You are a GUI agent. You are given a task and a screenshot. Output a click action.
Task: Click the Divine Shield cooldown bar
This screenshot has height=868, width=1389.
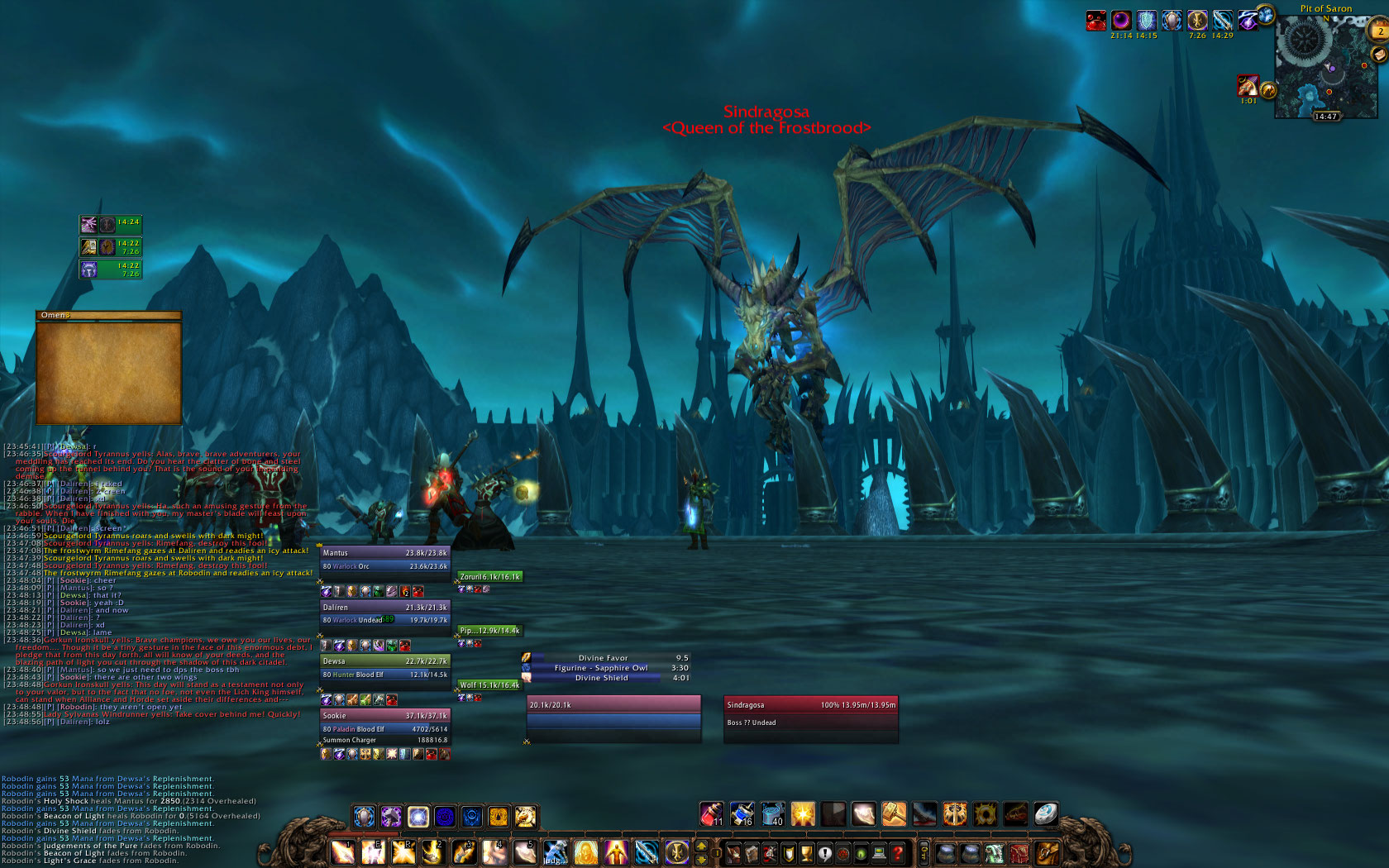(x=602, y=678)
